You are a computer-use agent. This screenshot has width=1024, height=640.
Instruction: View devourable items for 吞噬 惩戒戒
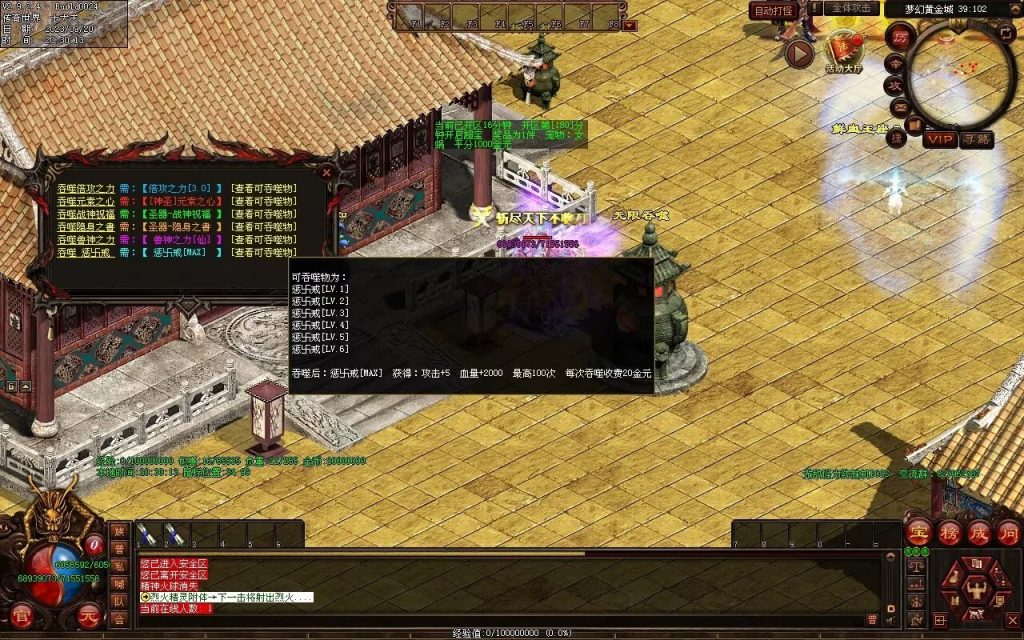point(263,253)
